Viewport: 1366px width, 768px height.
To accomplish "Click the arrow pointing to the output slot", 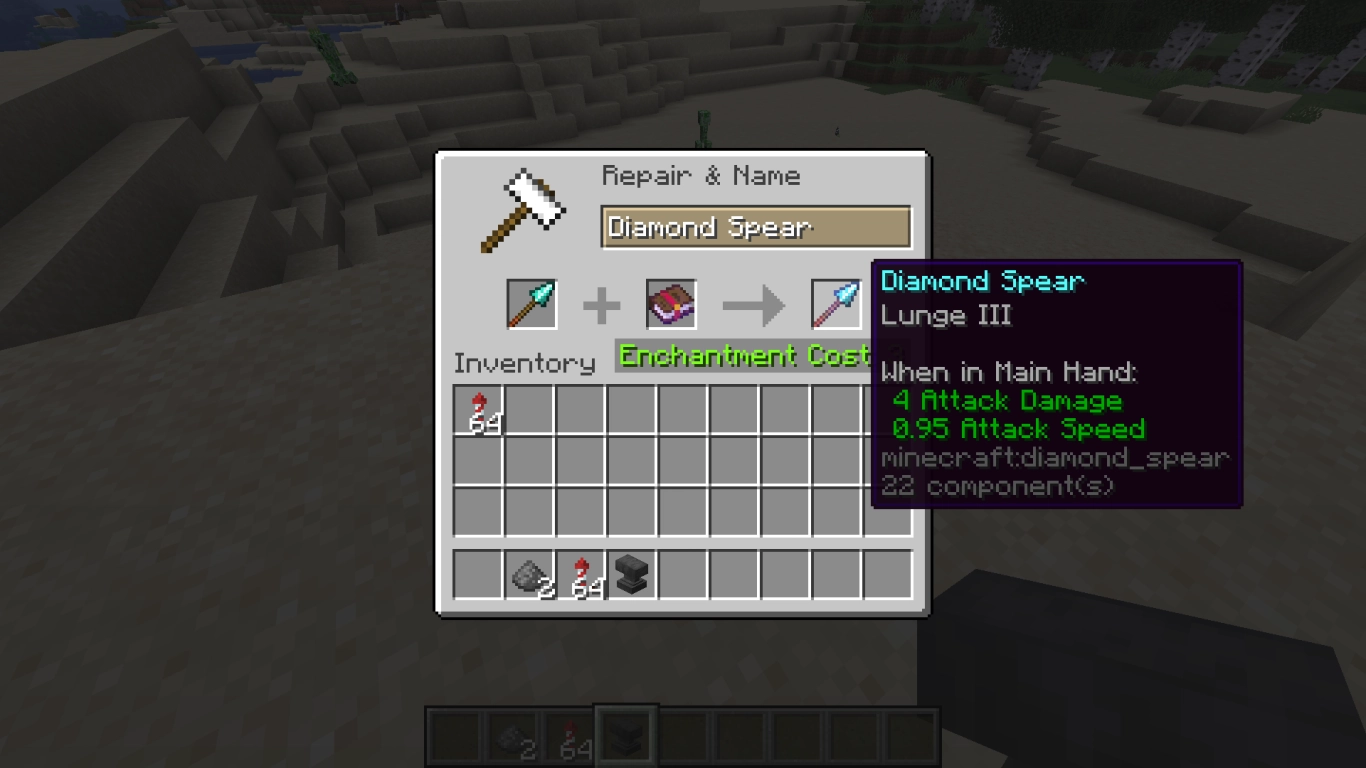I will pos(753,304).
